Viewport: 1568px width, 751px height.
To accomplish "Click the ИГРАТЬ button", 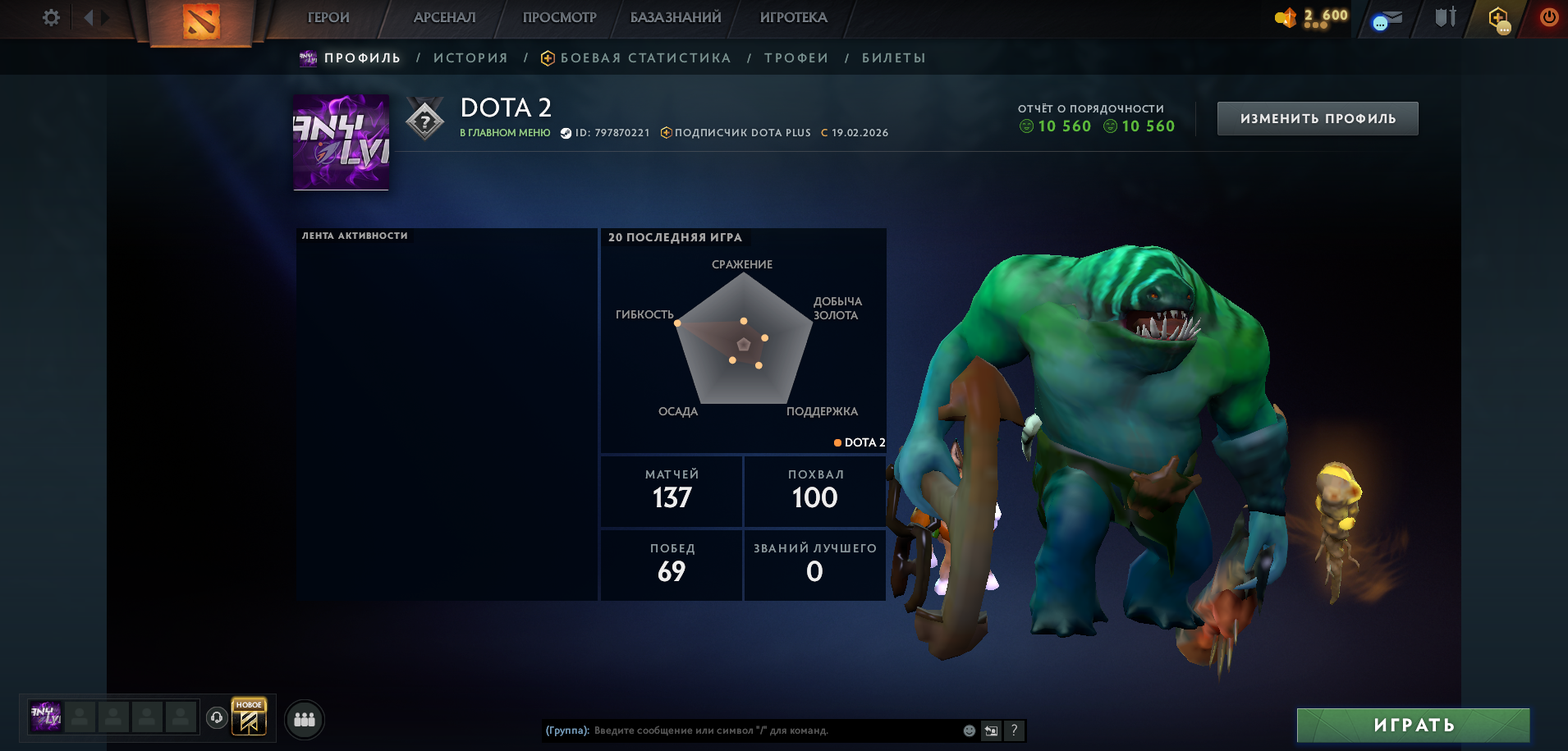I will [1414, 726].
